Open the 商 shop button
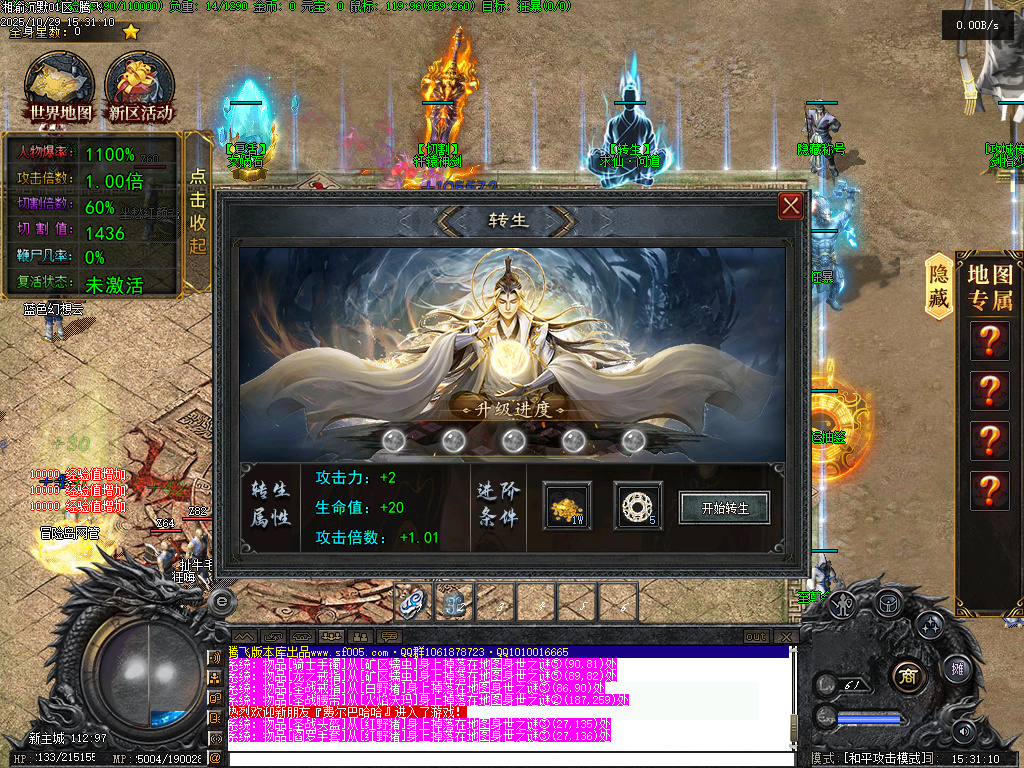Image resolution: width=1024 pixels, height=768 pixels. pos(907,671)
